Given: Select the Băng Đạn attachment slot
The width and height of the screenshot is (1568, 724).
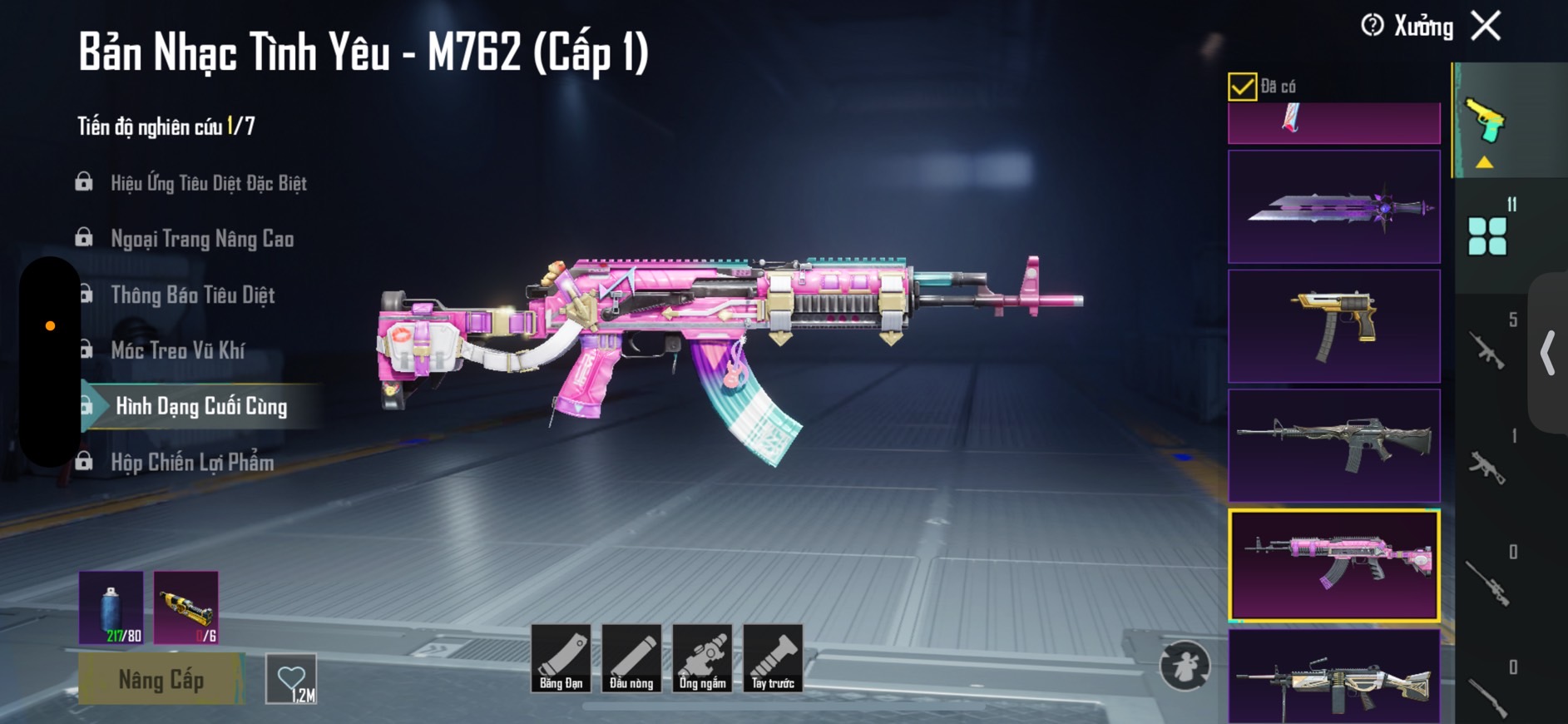Looking at the screenshot, I should [561, 658].
